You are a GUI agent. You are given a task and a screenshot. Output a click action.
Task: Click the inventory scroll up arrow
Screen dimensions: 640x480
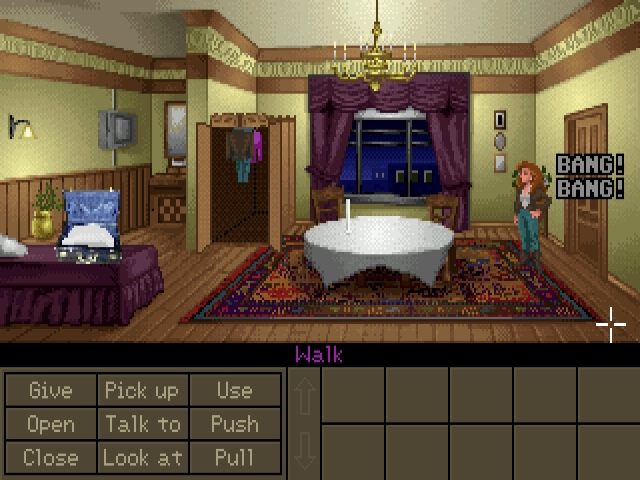point(305,395)
